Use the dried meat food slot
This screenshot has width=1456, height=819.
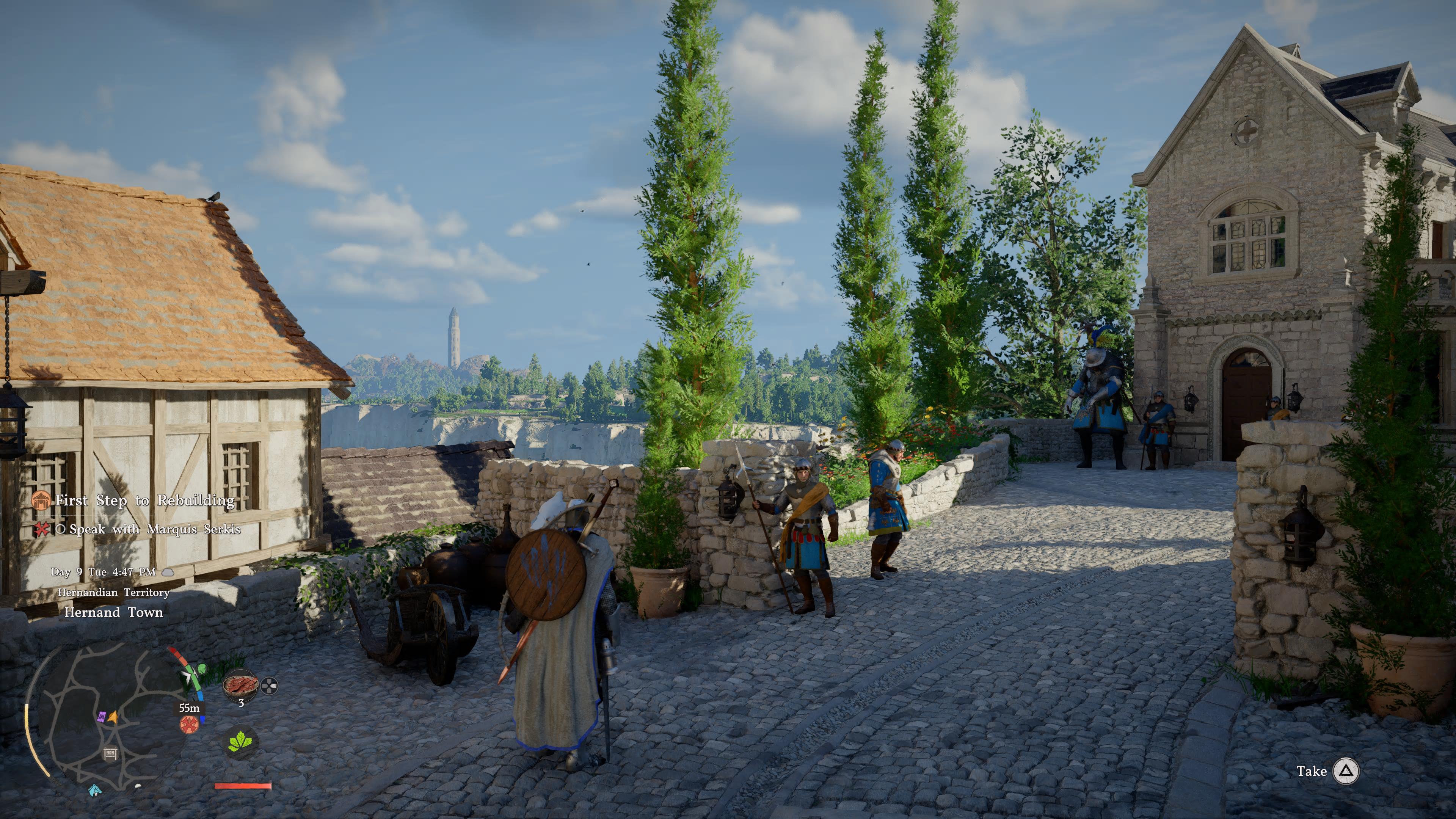pos(240,685)
